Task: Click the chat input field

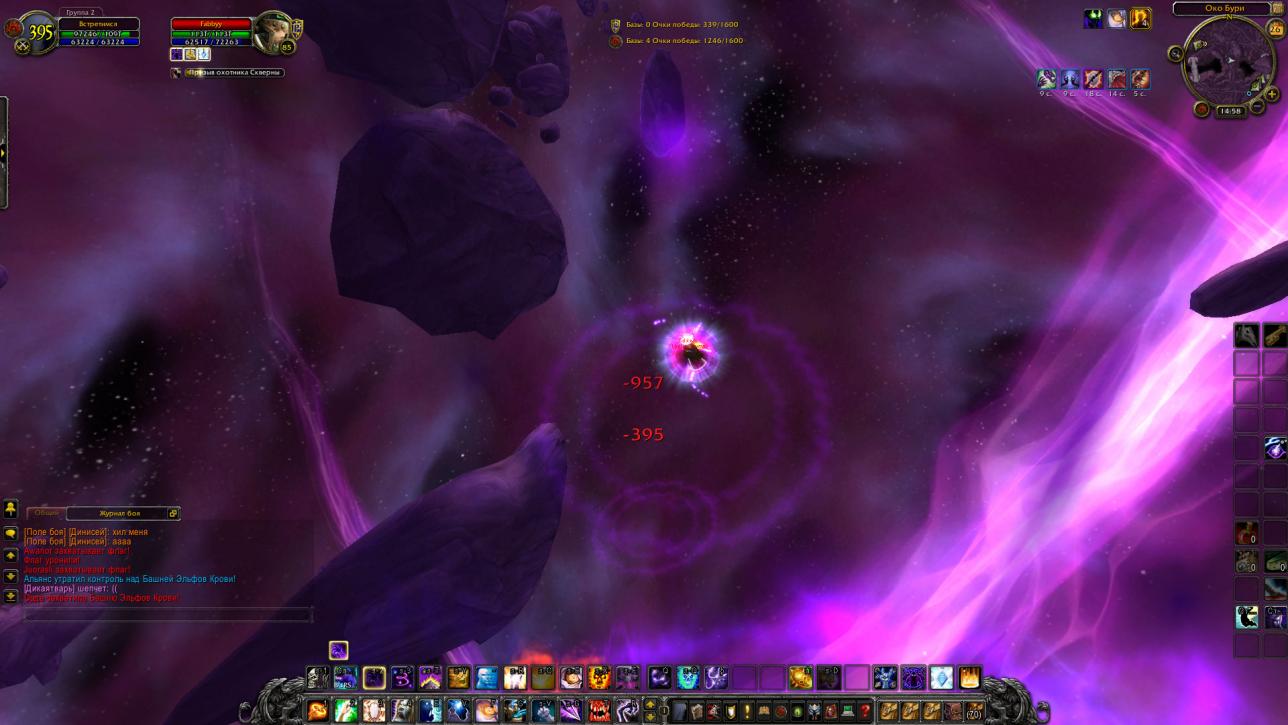Action: coord(167,614)
